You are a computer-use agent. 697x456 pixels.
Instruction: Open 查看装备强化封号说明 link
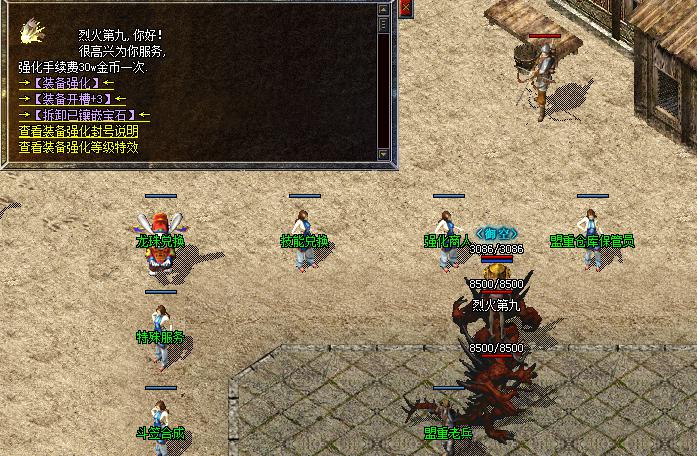click(x=78, y=131)
